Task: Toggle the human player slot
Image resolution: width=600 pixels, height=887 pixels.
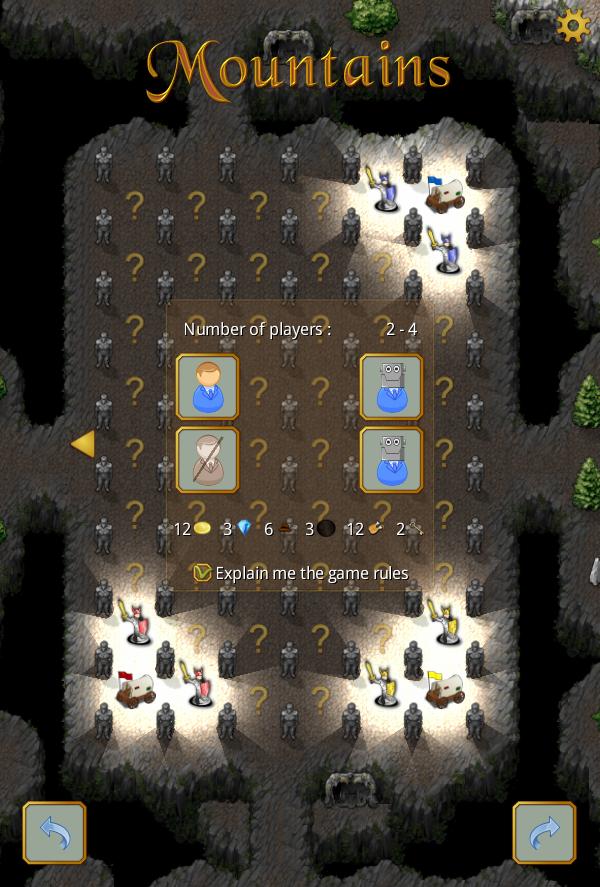Action: (207, 386)
